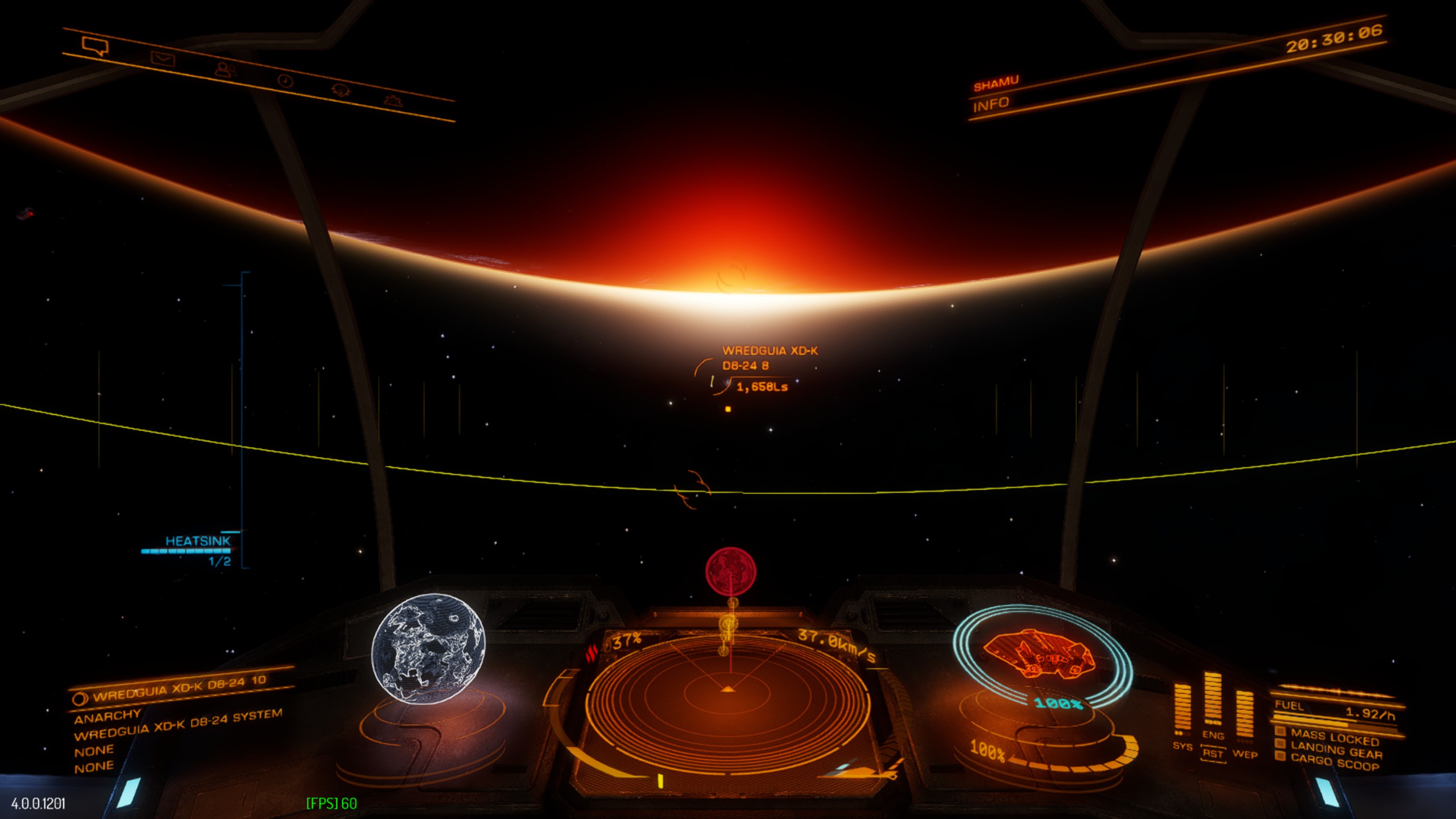
Task: Select the Heatsink fire group entry
Action: (197, 541)
